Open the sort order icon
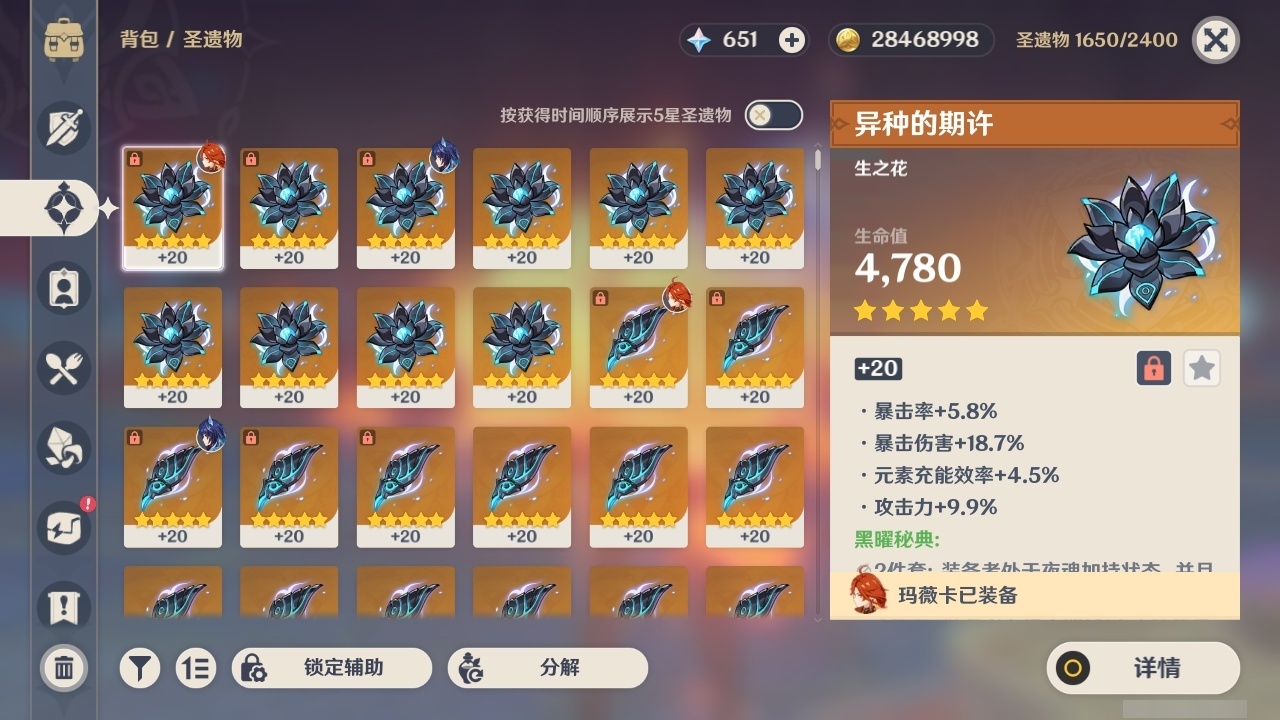 click(196, 667)
